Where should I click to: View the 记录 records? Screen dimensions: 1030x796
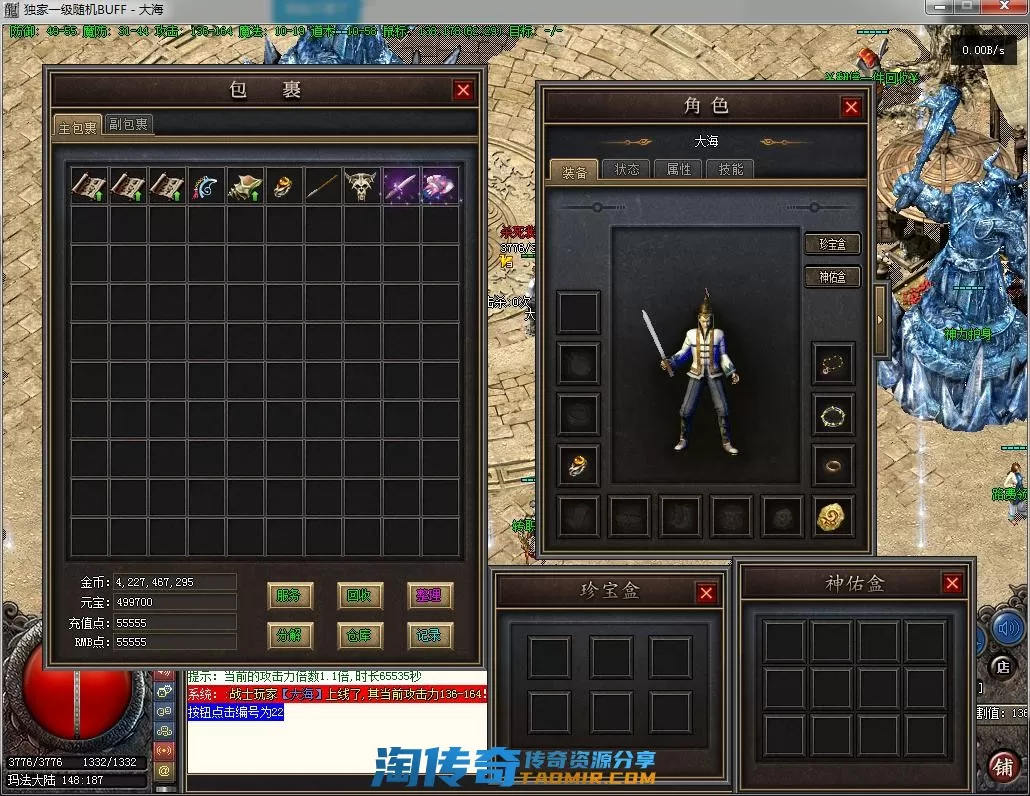pyautogui.click(x=429, y=635)
